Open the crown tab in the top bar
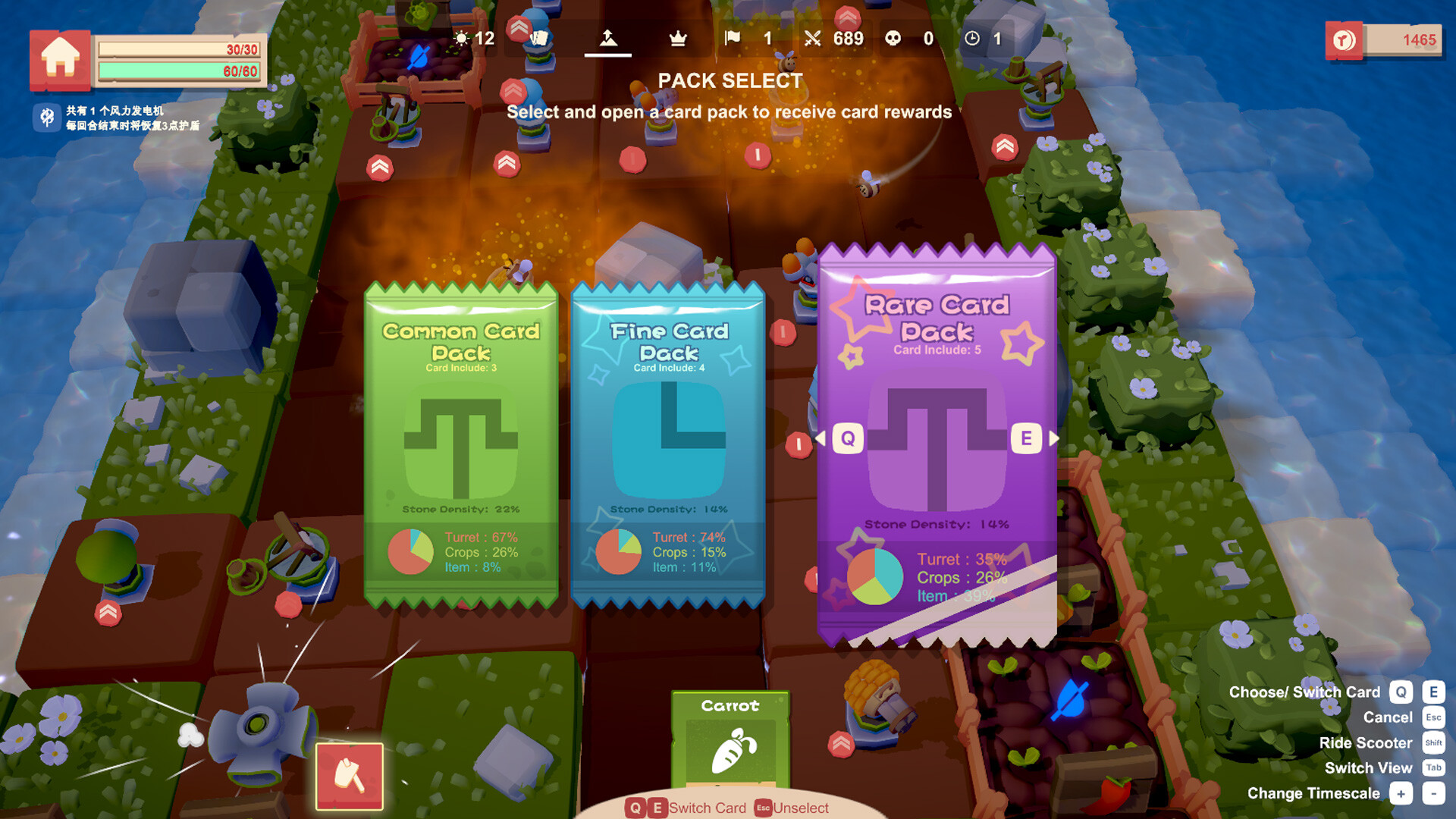 677,38
